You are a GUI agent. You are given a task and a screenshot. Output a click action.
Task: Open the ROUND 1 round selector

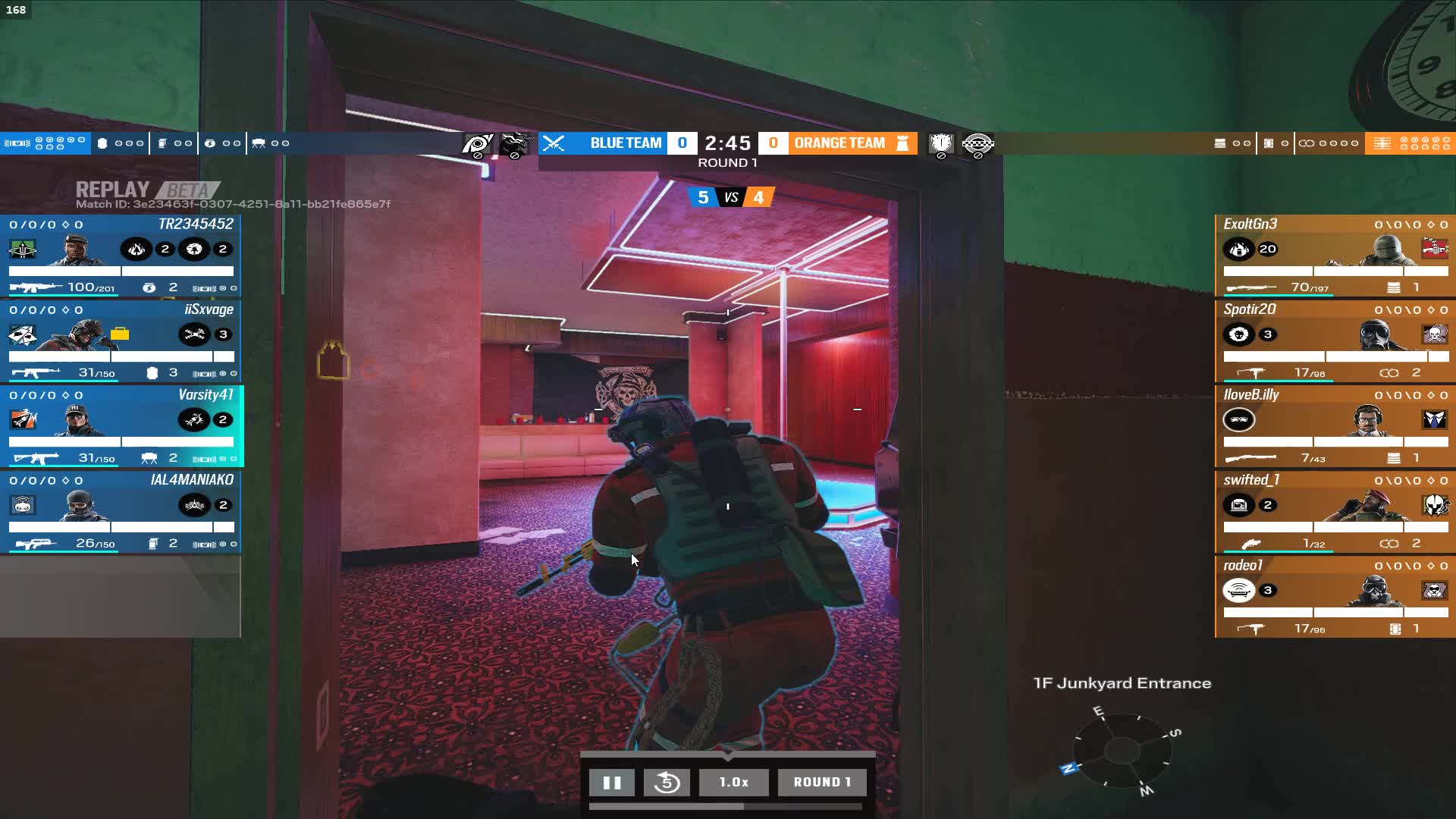pos(823,783)
